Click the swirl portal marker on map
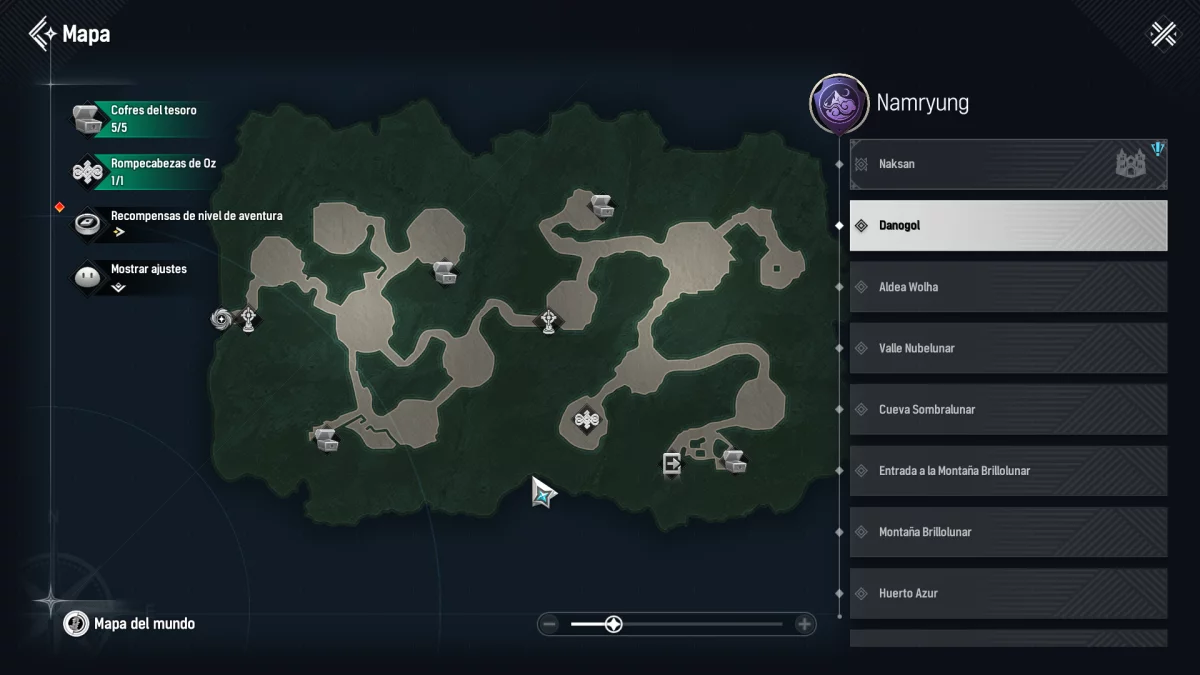1200x675 pixels. pos(221,320)
